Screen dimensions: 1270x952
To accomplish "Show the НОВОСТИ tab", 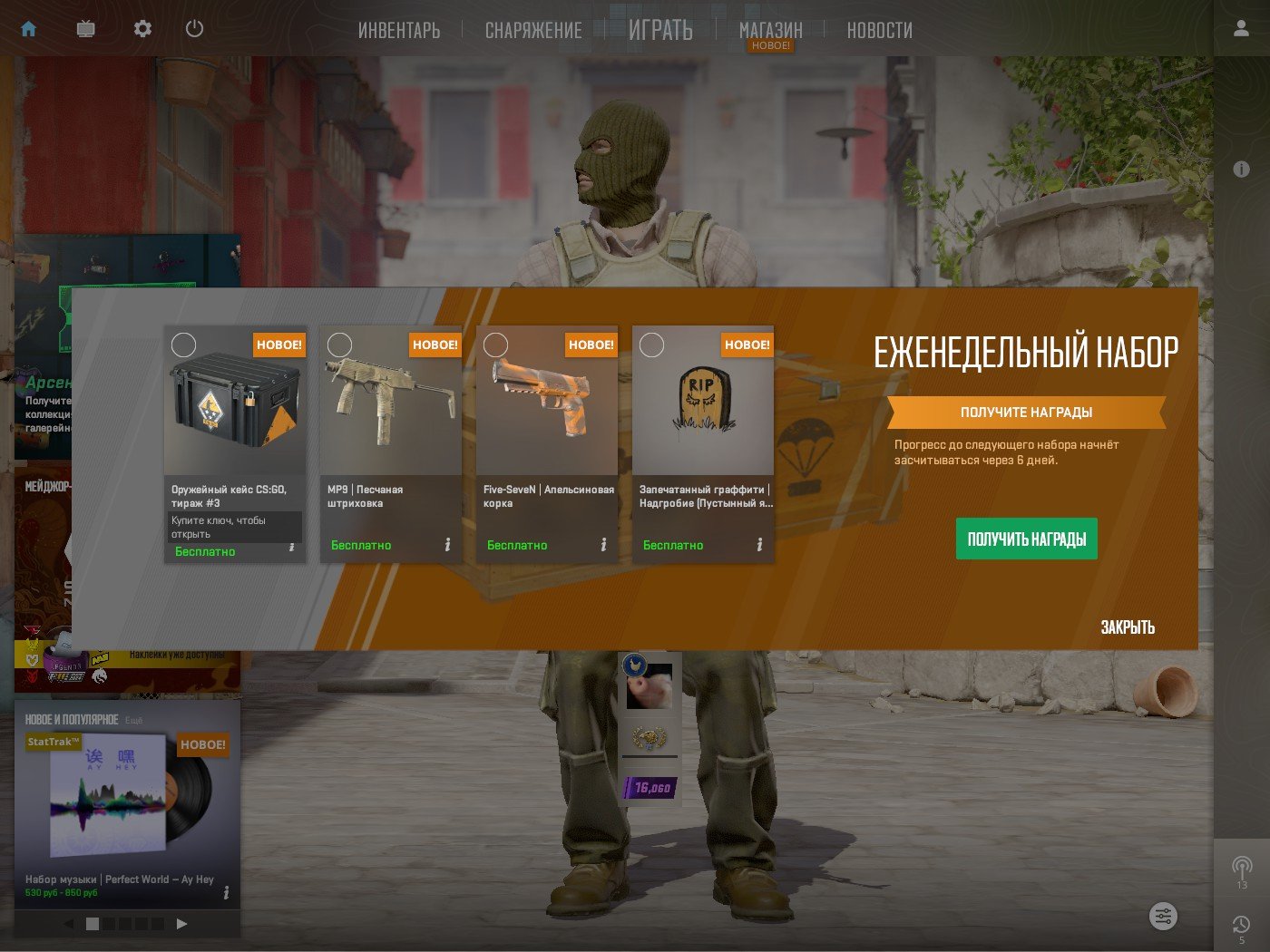I will pyautogui.click(x=879, y=31).
